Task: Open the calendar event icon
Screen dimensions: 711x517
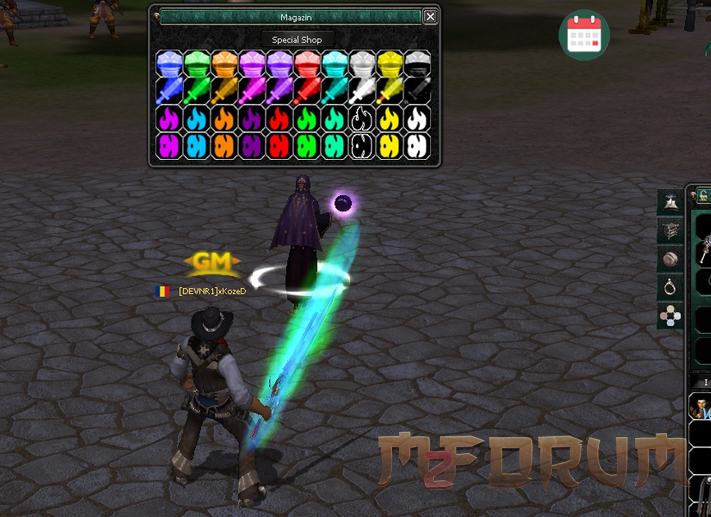Action: point(583,35)
